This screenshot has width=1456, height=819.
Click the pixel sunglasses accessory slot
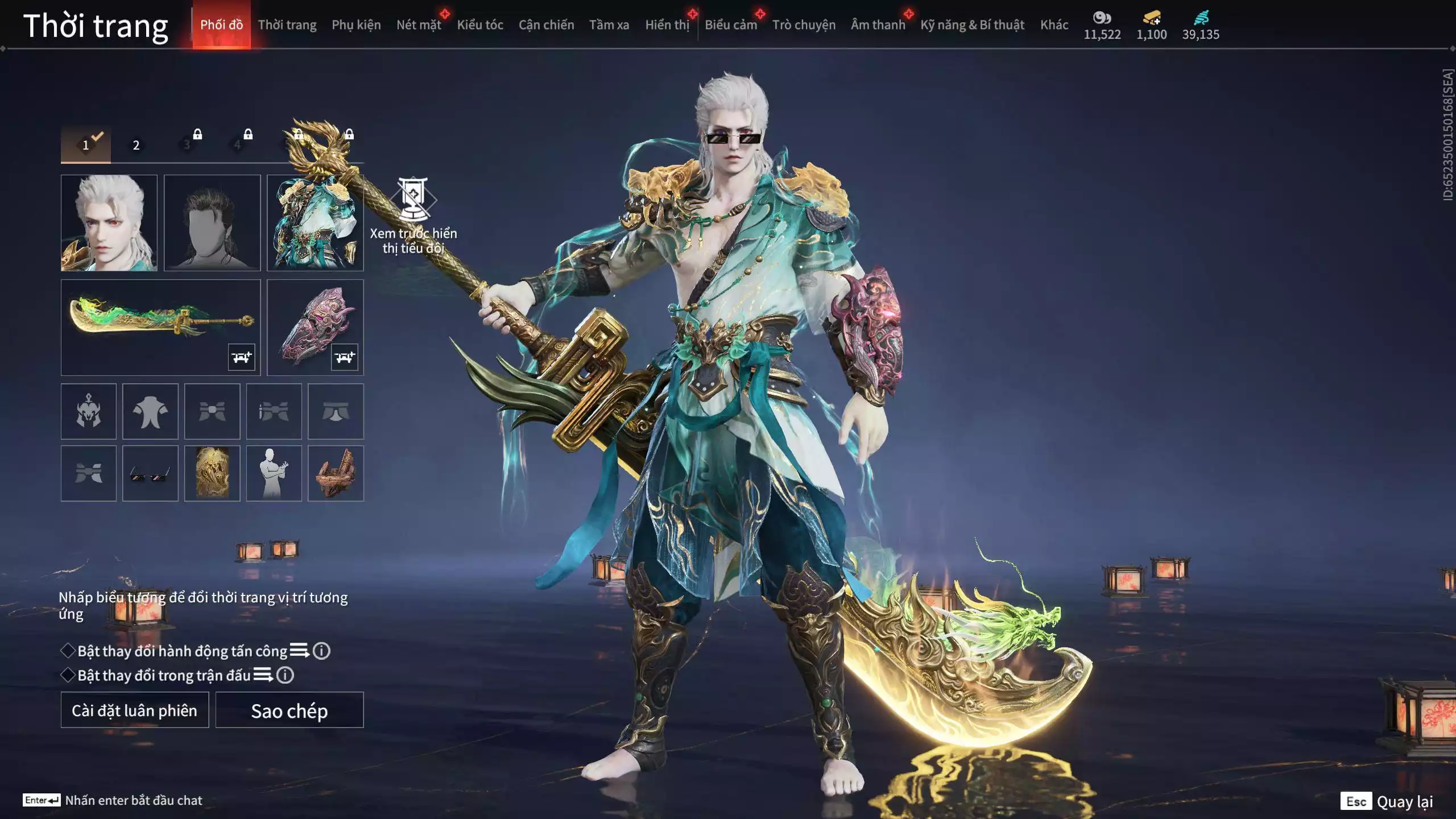150,473
